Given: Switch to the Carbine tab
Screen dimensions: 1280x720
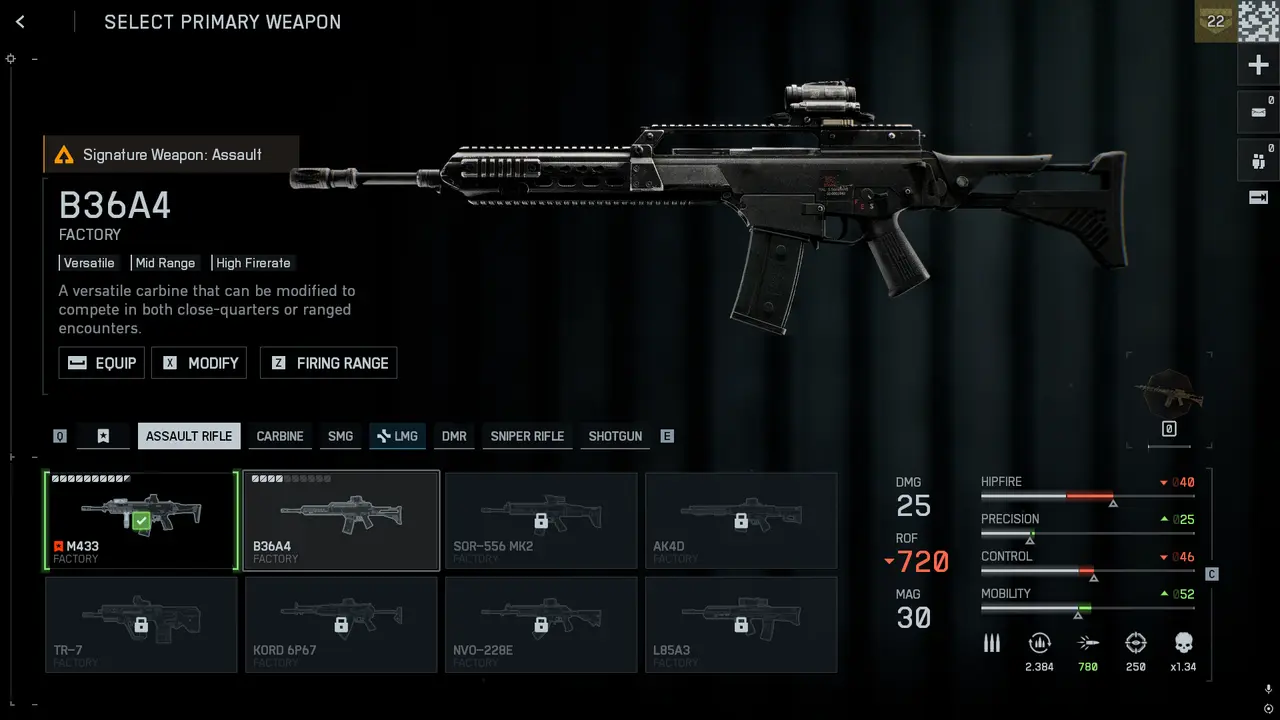Looking at the screenshot, I should pos(280,436).
